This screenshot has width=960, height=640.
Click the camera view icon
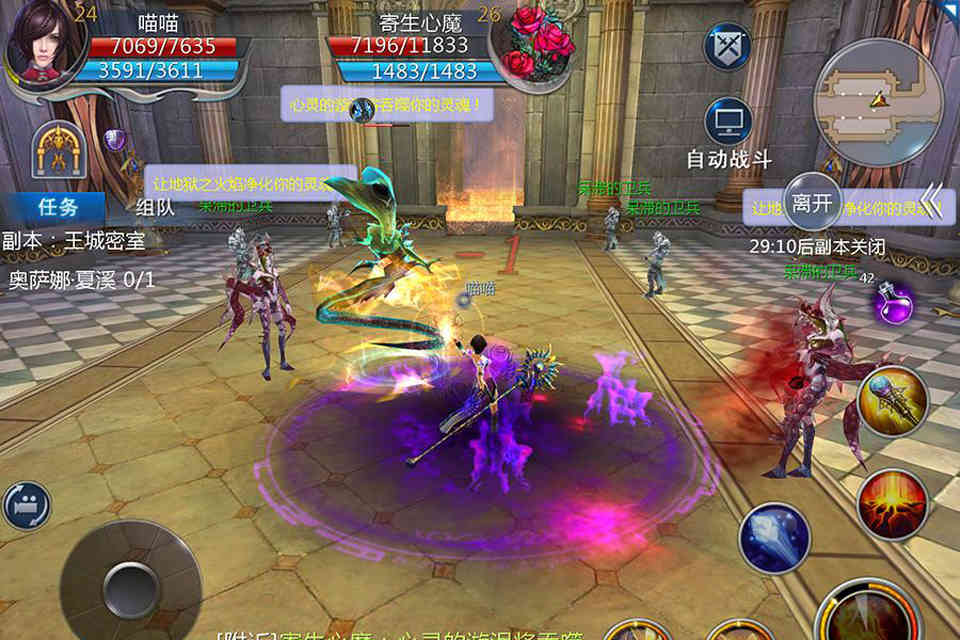pyautogui.click(x=26, y=505)
